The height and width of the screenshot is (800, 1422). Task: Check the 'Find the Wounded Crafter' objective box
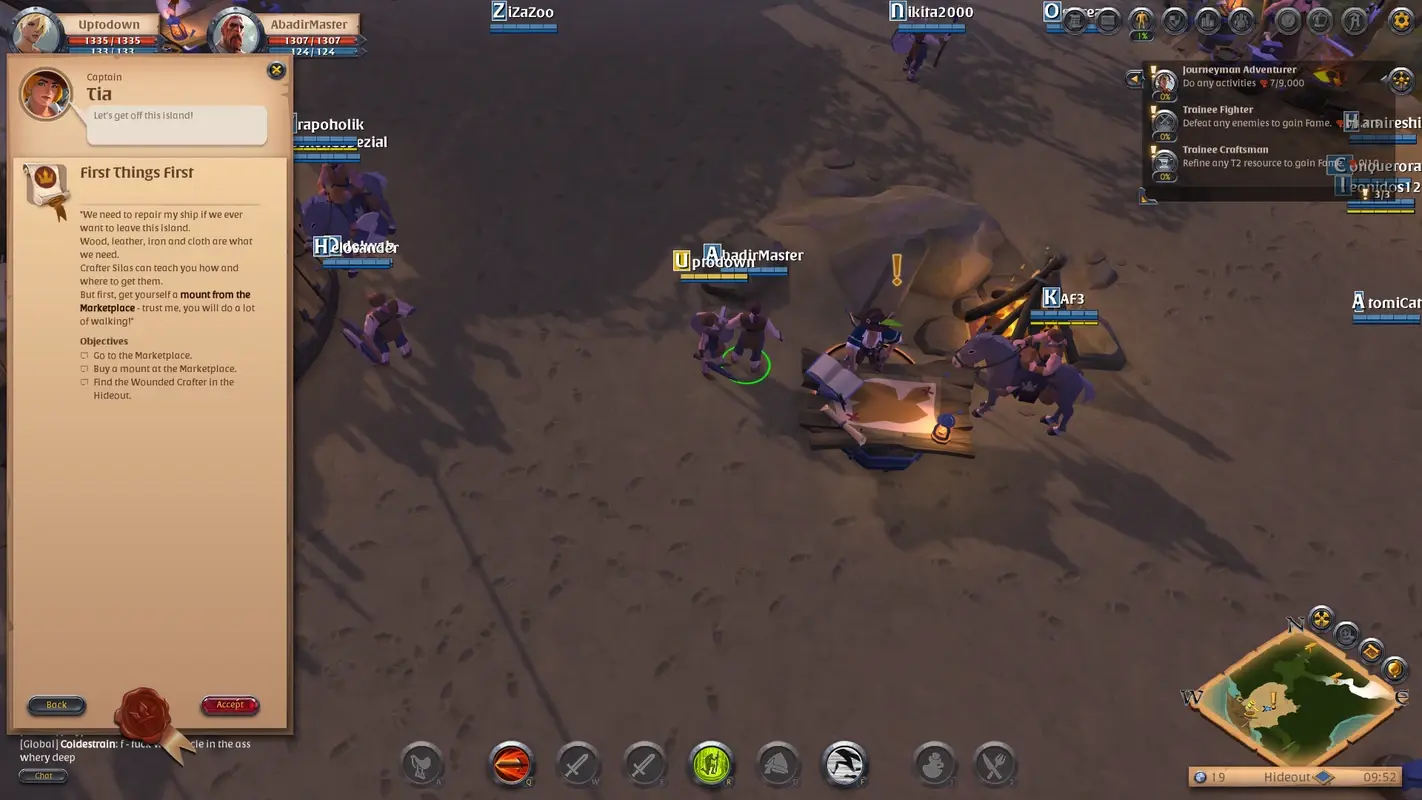83,382
